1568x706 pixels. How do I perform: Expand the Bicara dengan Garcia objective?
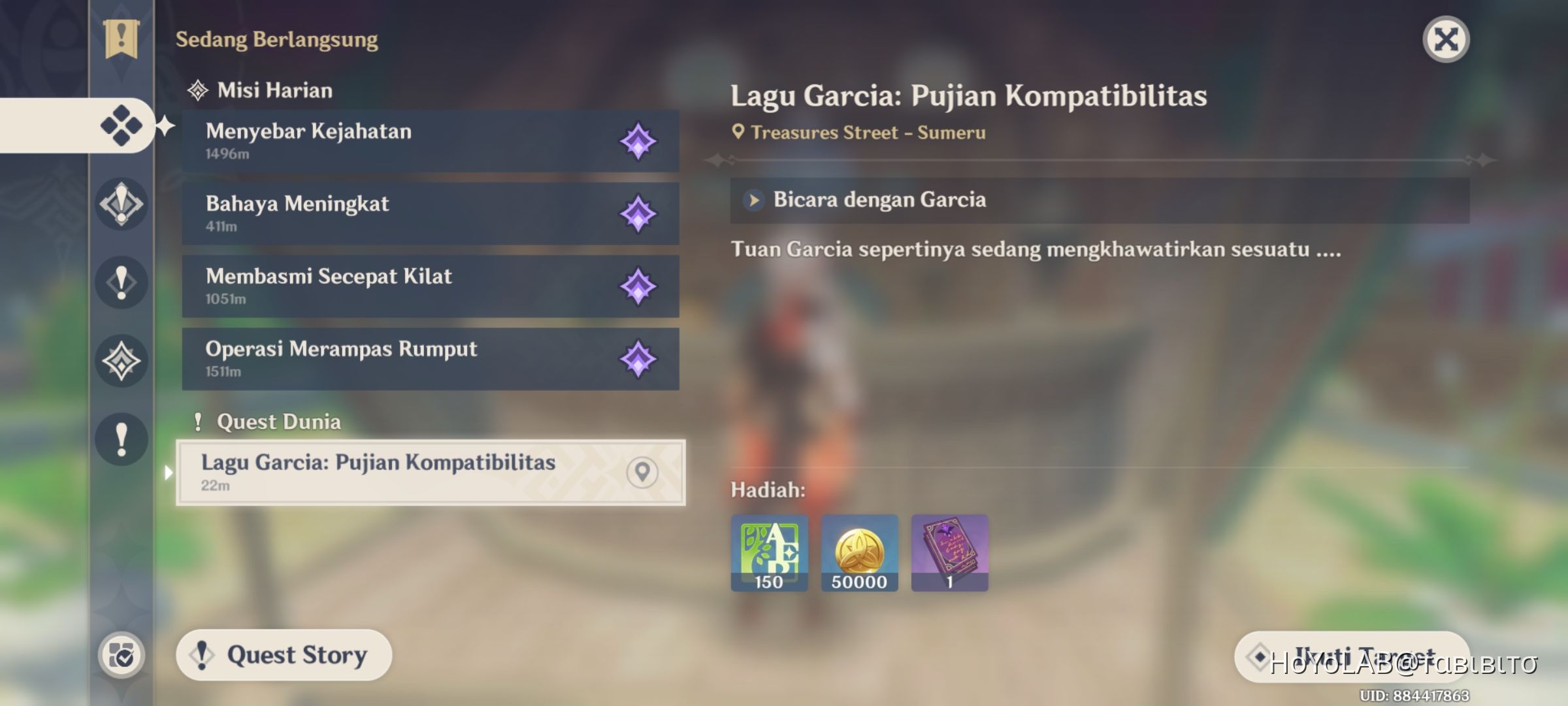click(753, 199)
